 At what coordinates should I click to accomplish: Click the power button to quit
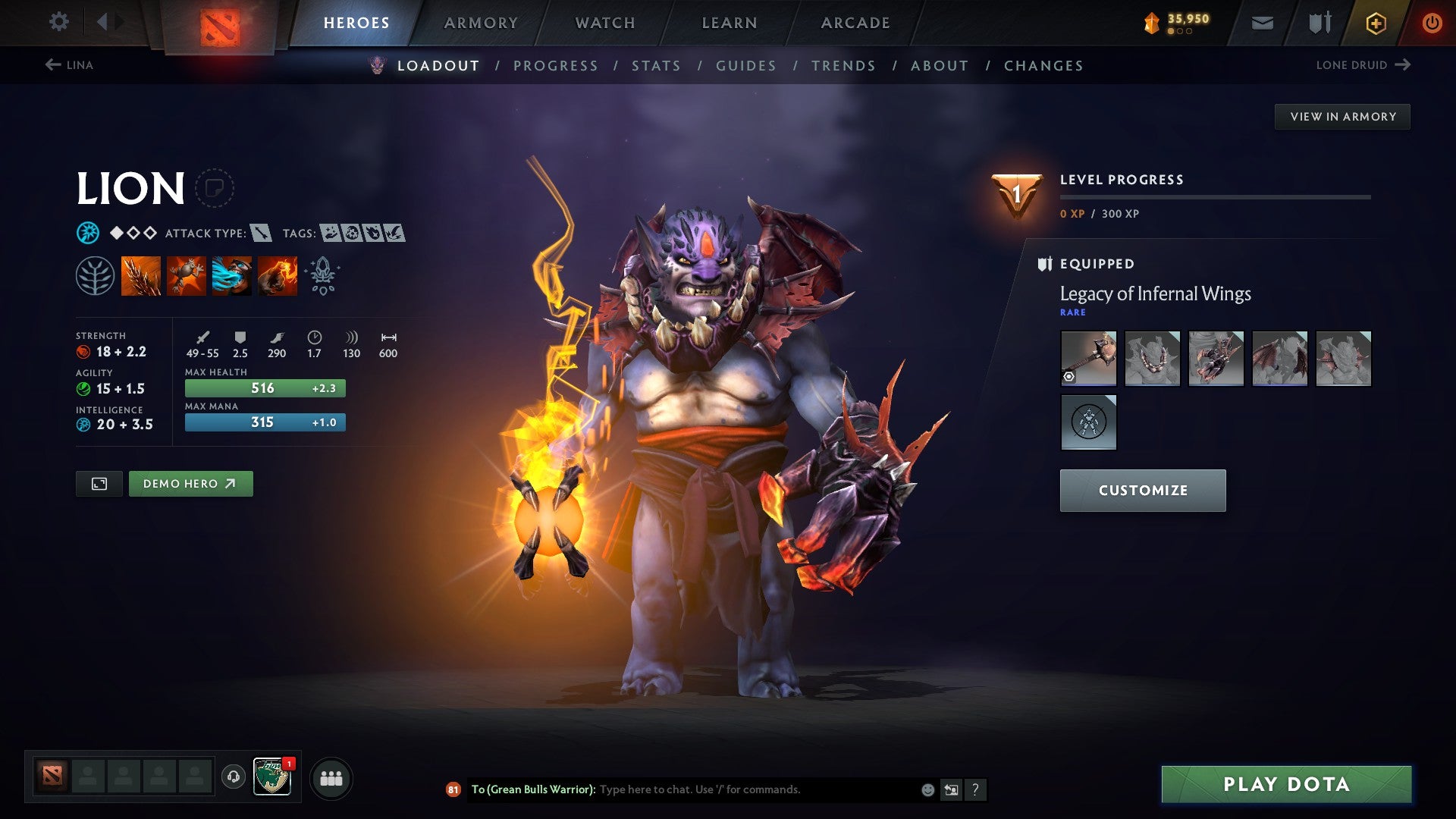click(x=1432, y=22)
